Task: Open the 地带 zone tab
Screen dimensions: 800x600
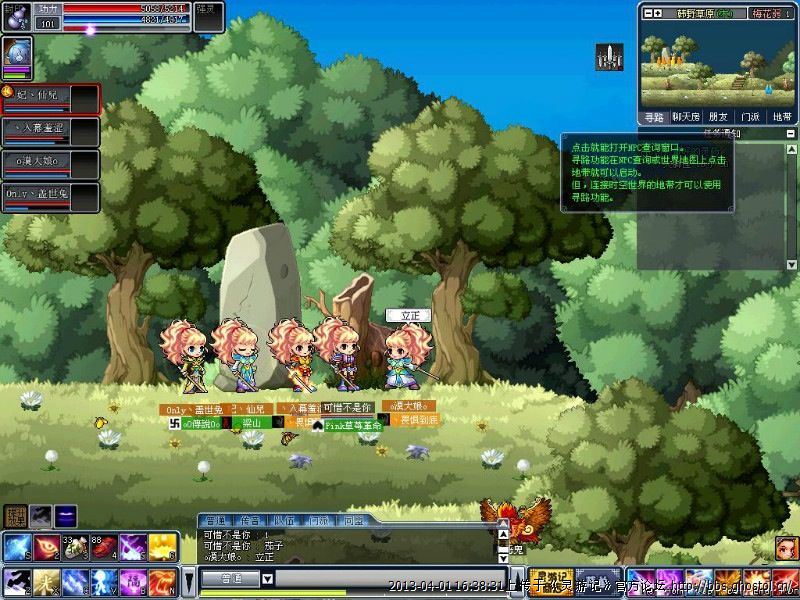Action: 782,116
